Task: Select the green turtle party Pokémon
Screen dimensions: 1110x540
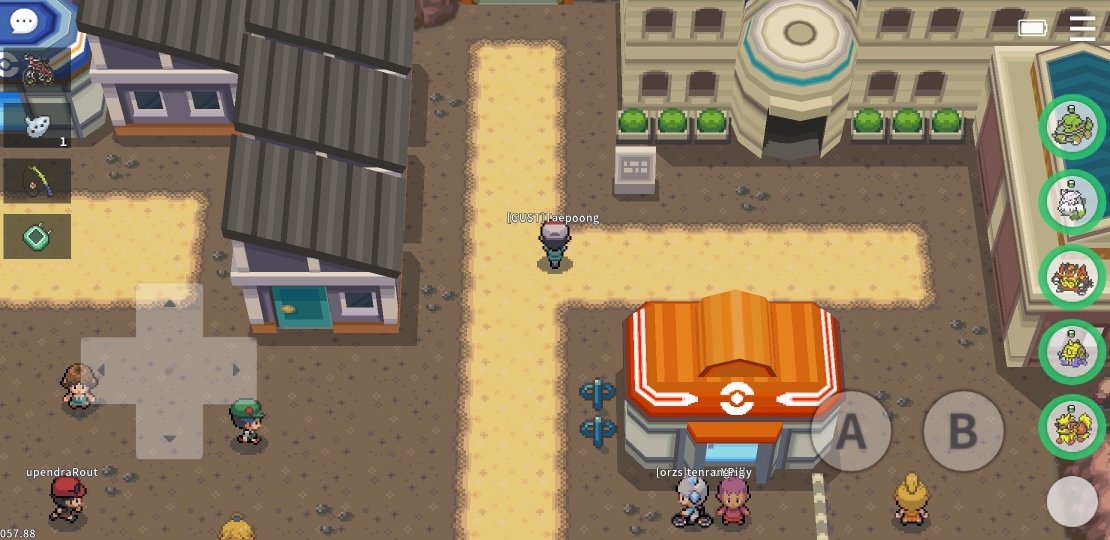Action: (1072, 127)
